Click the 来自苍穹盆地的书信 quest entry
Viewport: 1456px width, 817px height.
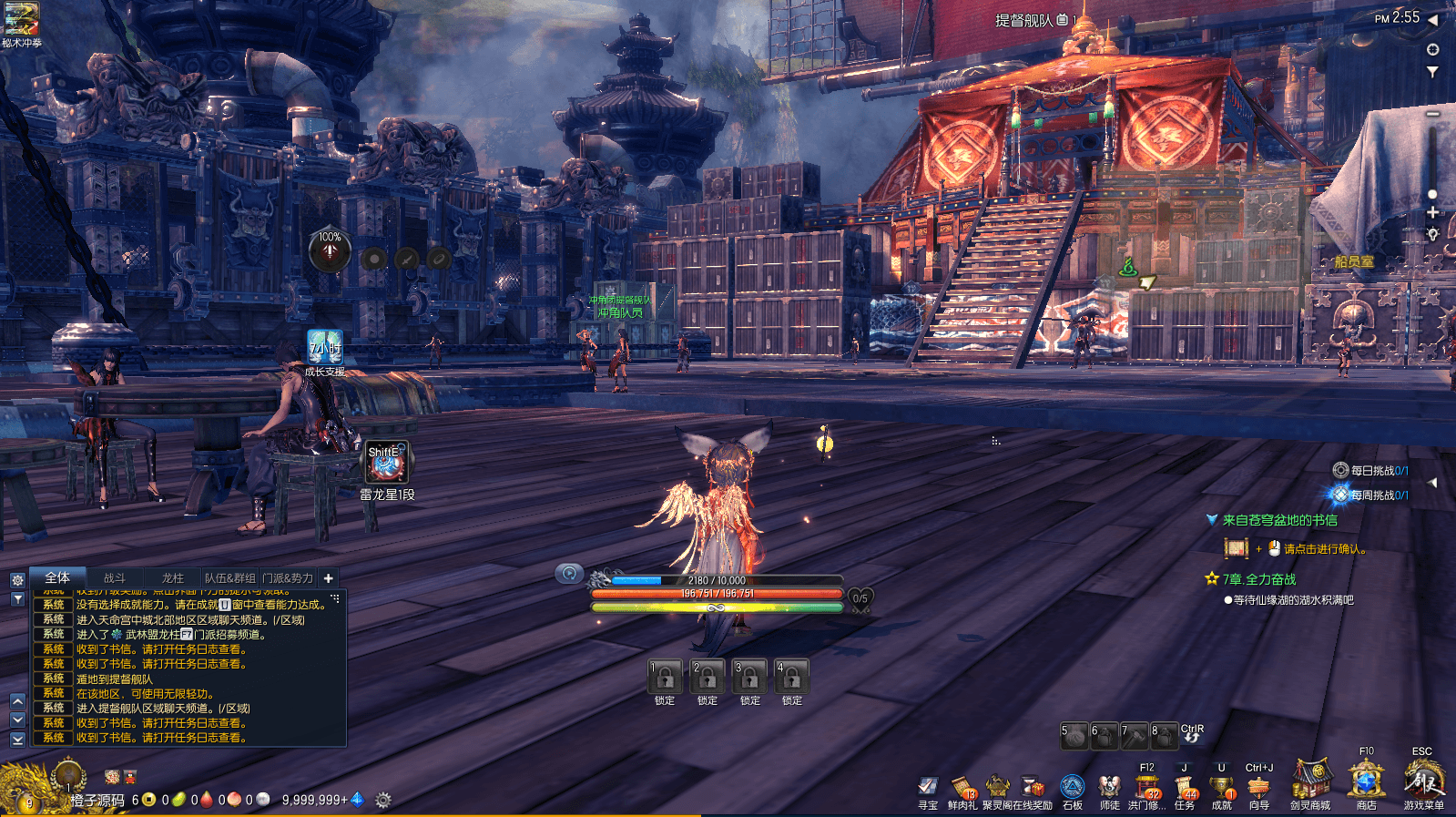(1279, 520)
